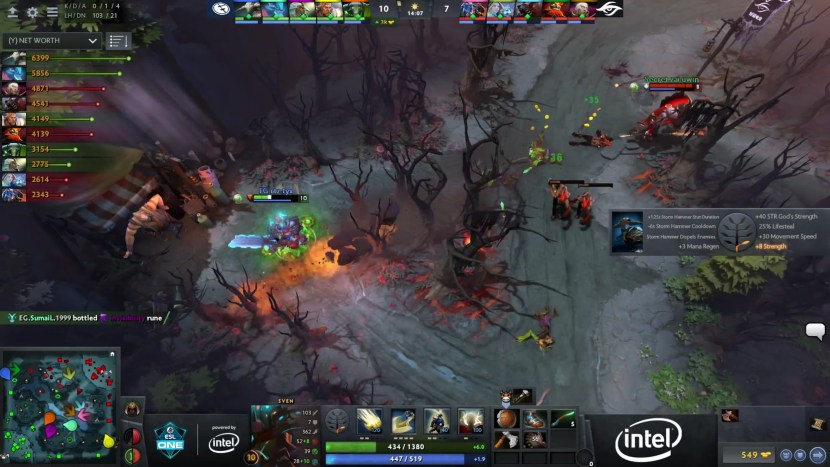
Task: Toggle the graph list button beside Net Worth
Action: point(118,41)
